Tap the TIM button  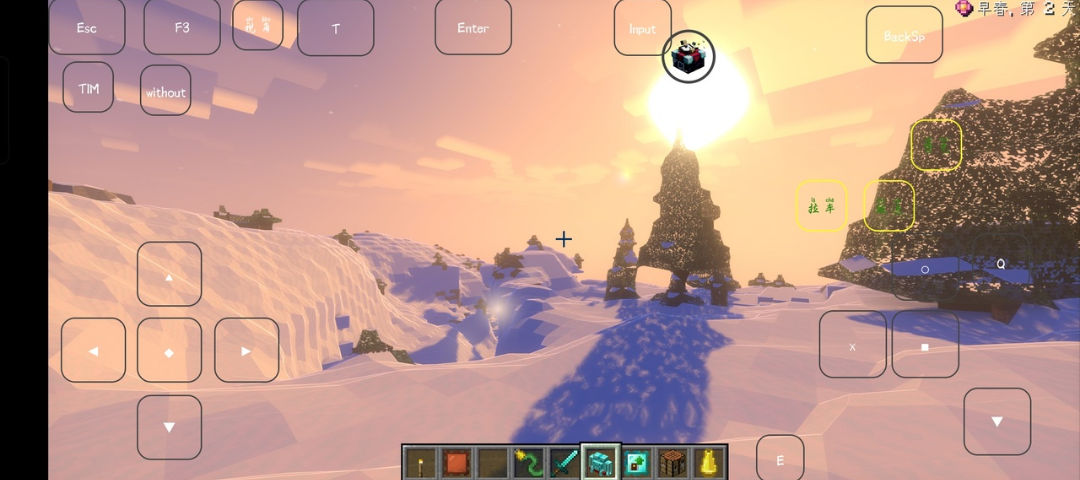point(88,88)
